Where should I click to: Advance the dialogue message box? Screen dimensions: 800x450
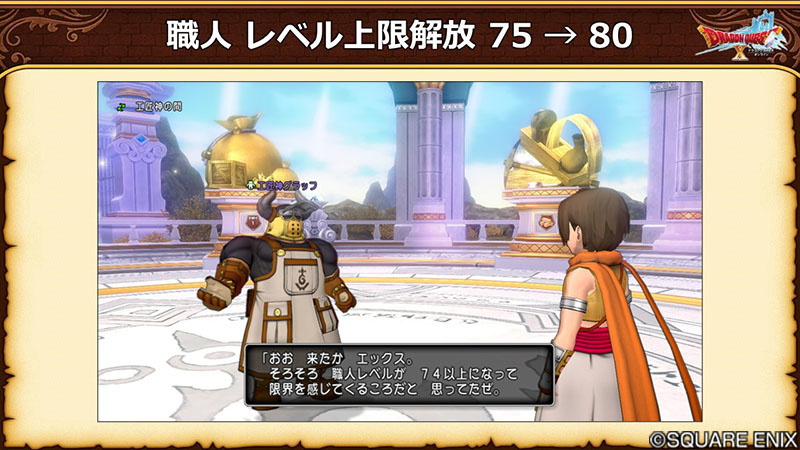[x=398, y=374]
